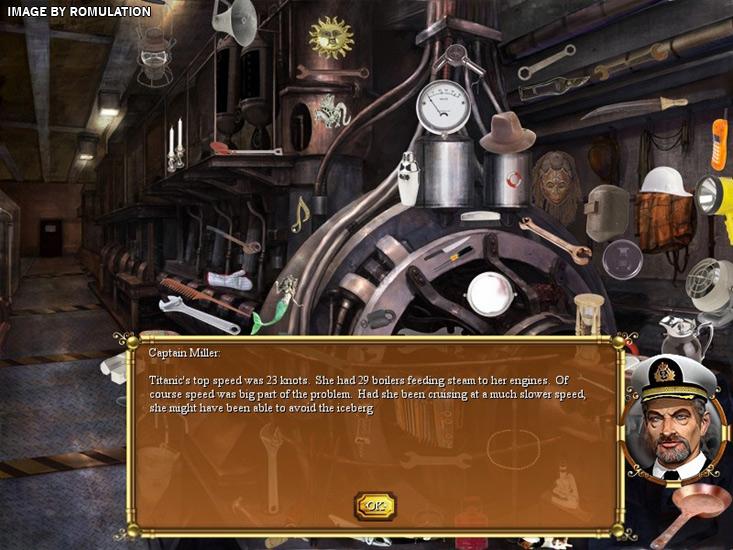Confirm Captain Miller's dialogue with OK

tap(375, 506)
